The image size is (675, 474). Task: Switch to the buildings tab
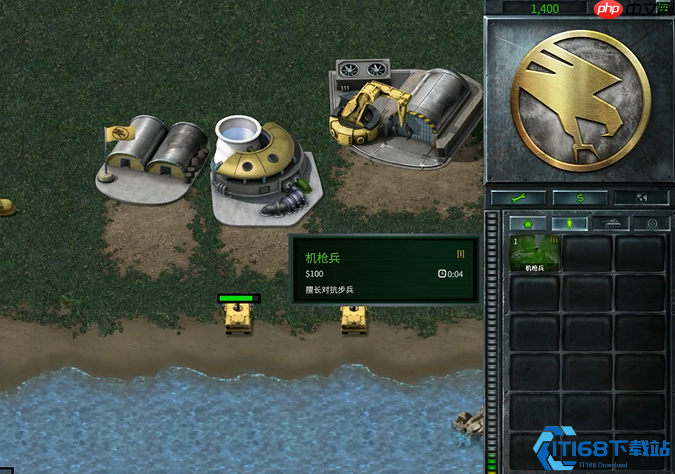click(528, 224)
